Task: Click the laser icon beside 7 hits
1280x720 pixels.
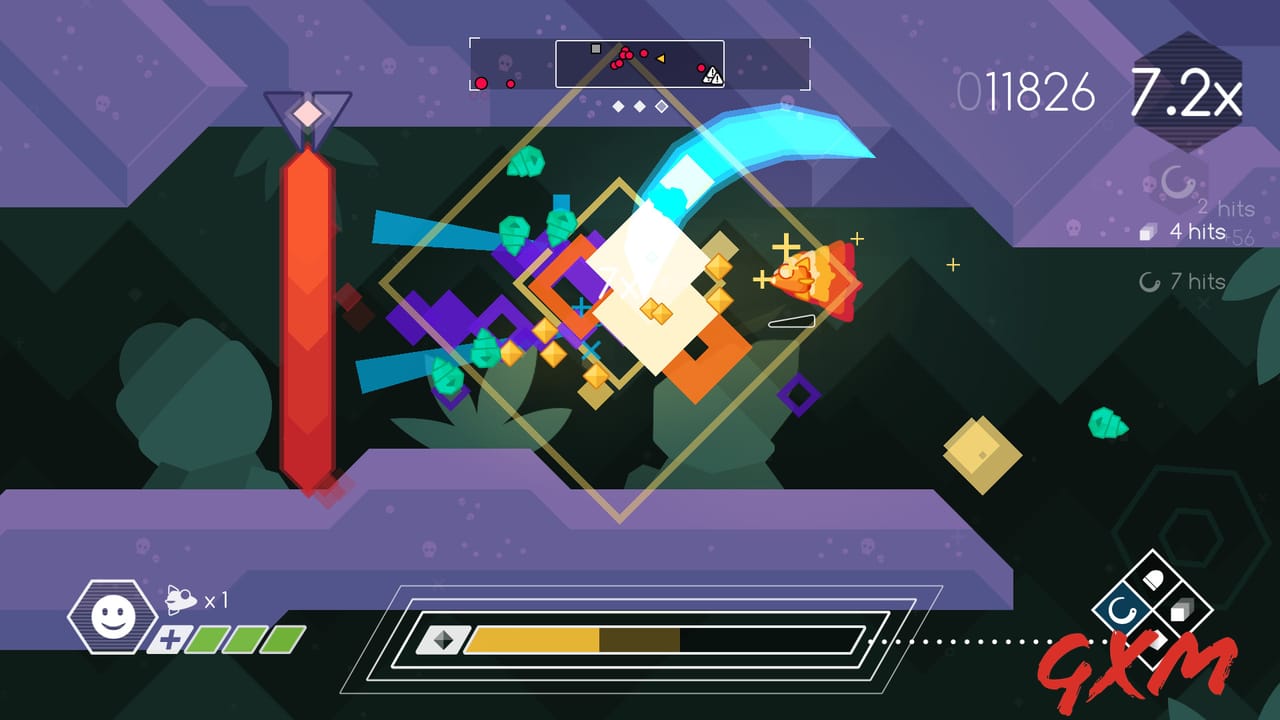Action: 1149,282
